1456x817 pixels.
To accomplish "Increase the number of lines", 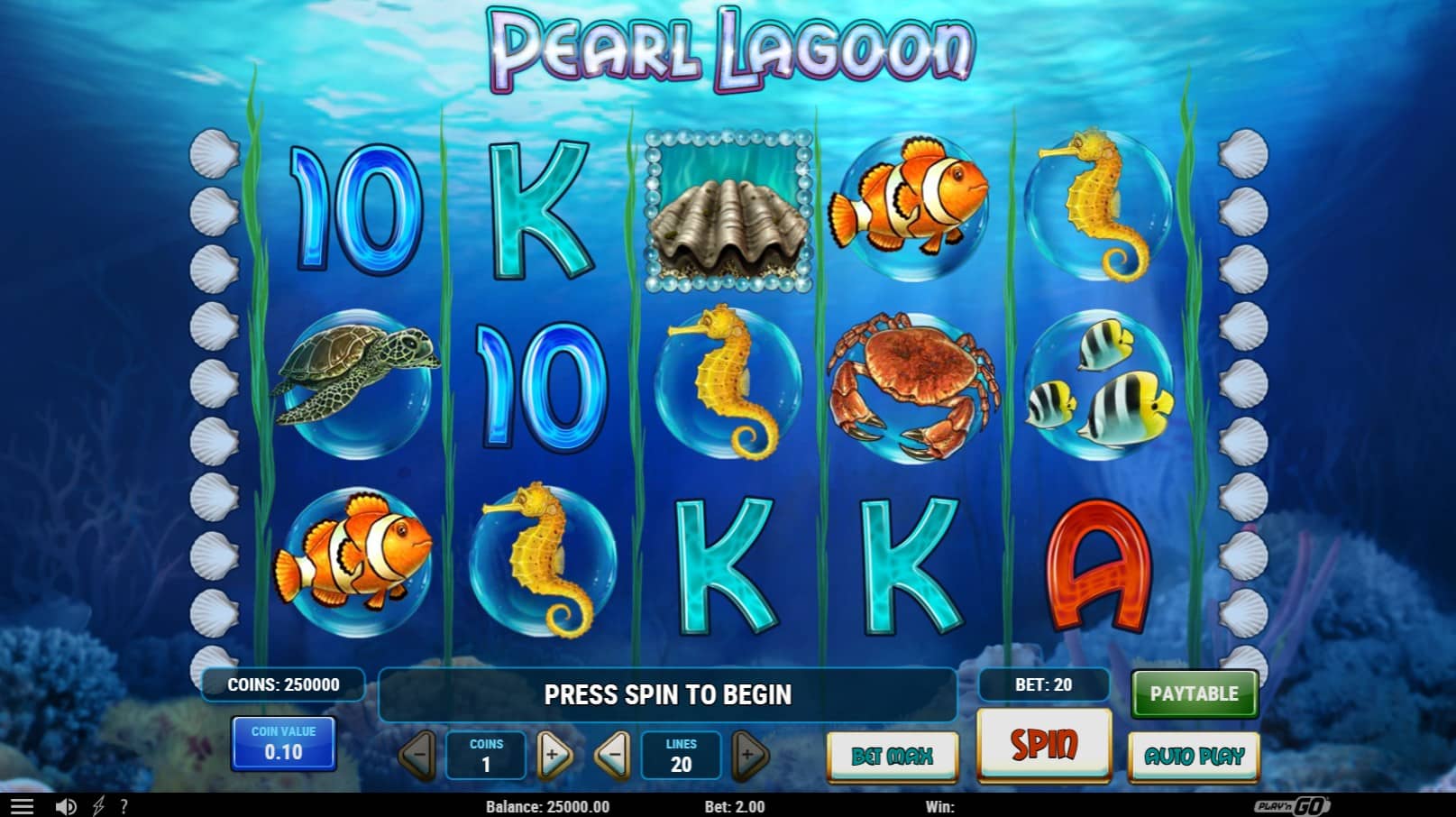I will click(749, 755).
